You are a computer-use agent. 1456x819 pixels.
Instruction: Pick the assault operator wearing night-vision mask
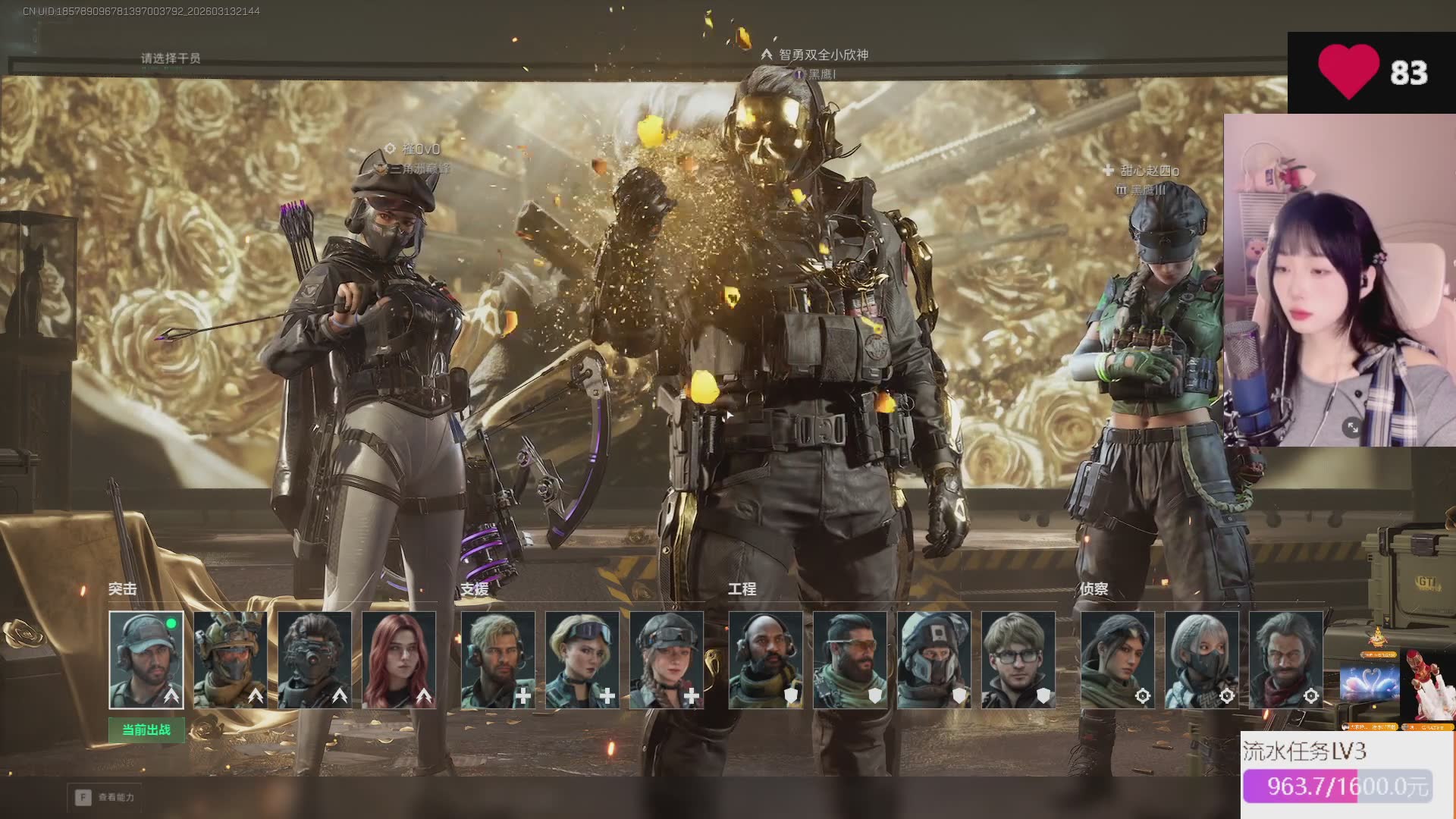[314, 660]
